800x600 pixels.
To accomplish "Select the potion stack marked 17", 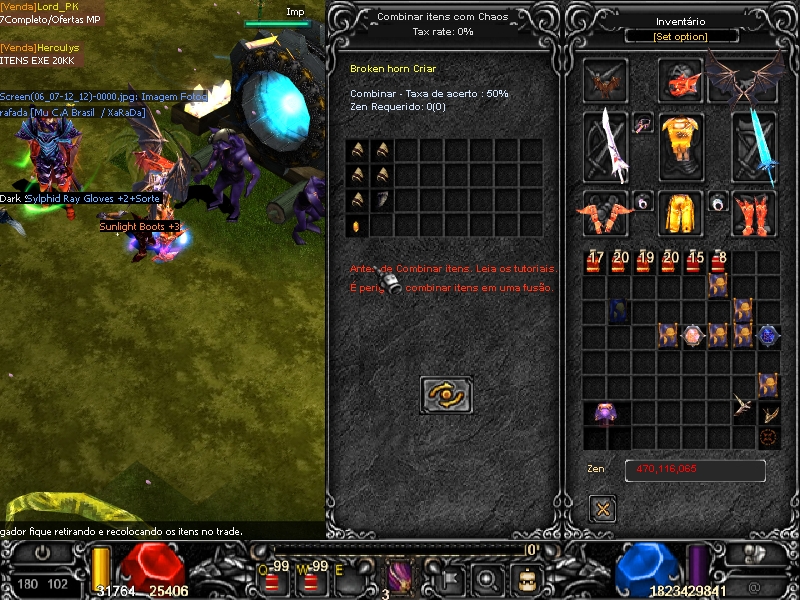I will (595, 262).
